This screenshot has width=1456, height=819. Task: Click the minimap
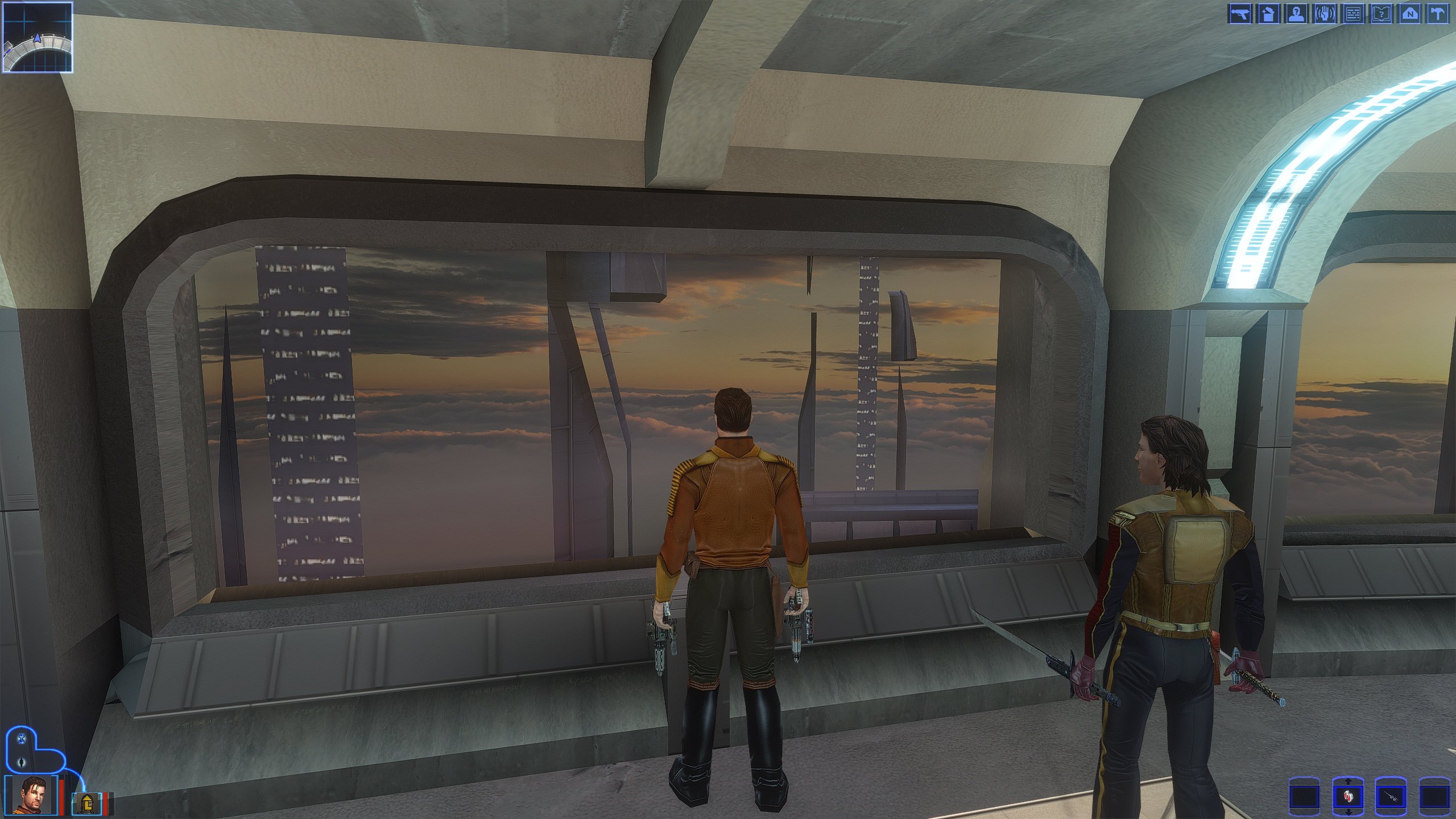(x=38, y=38)
